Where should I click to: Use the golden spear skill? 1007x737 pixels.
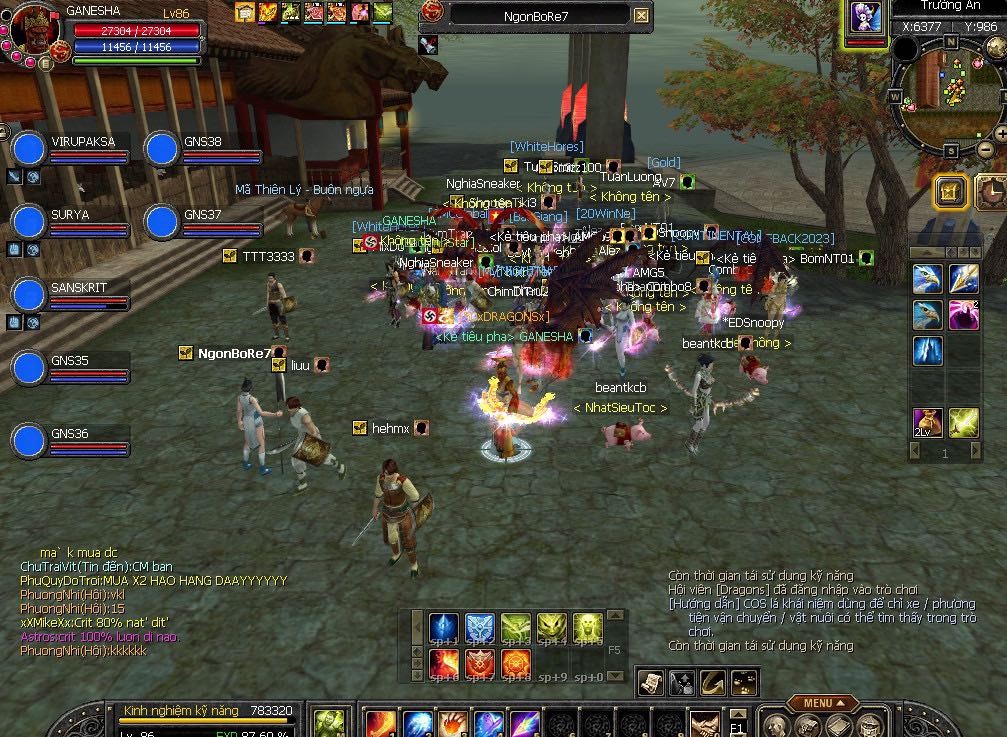click(x=964, y=279)
